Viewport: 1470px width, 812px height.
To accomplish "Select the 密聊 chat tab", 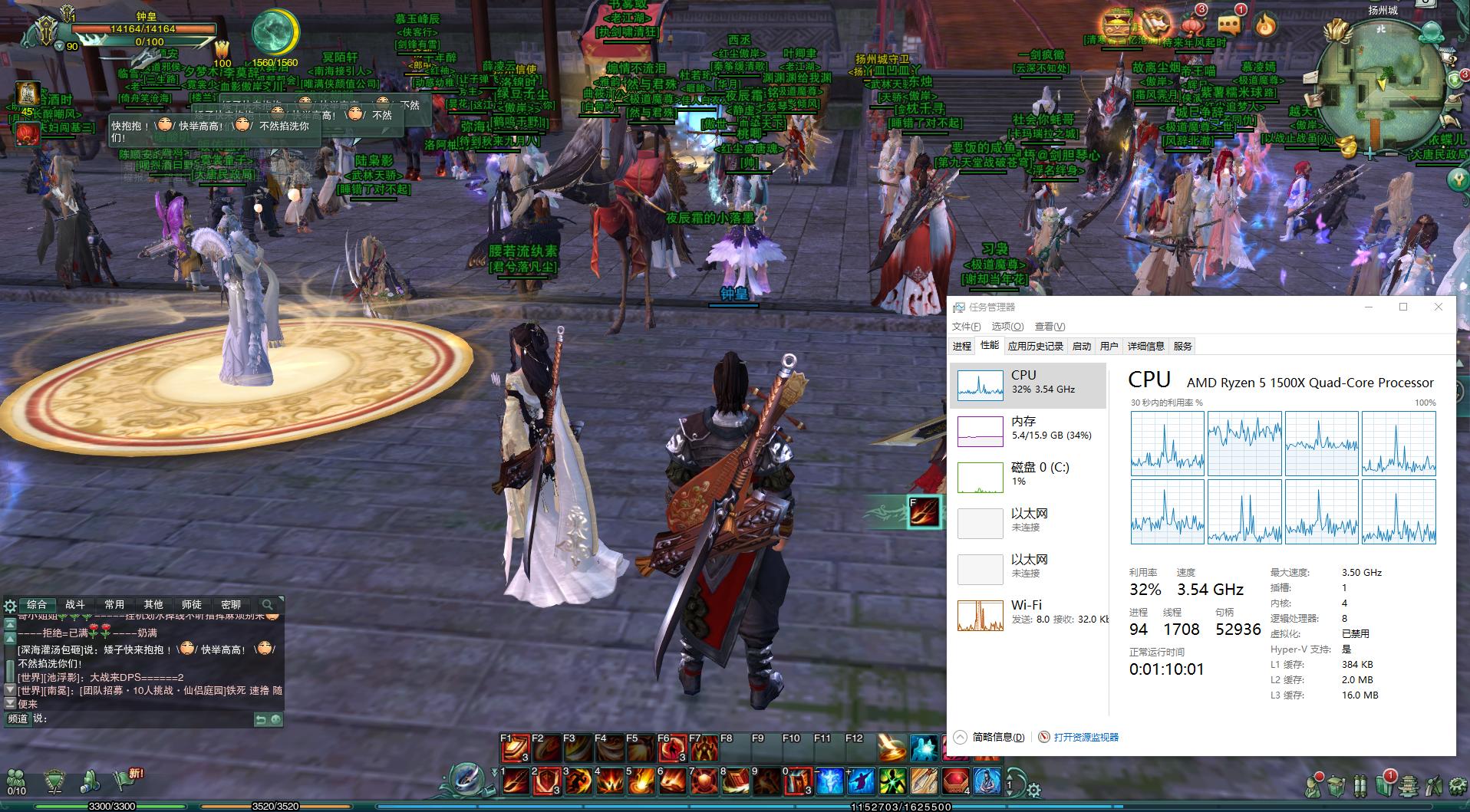I will pyautogui.click(x=230, y=604).
